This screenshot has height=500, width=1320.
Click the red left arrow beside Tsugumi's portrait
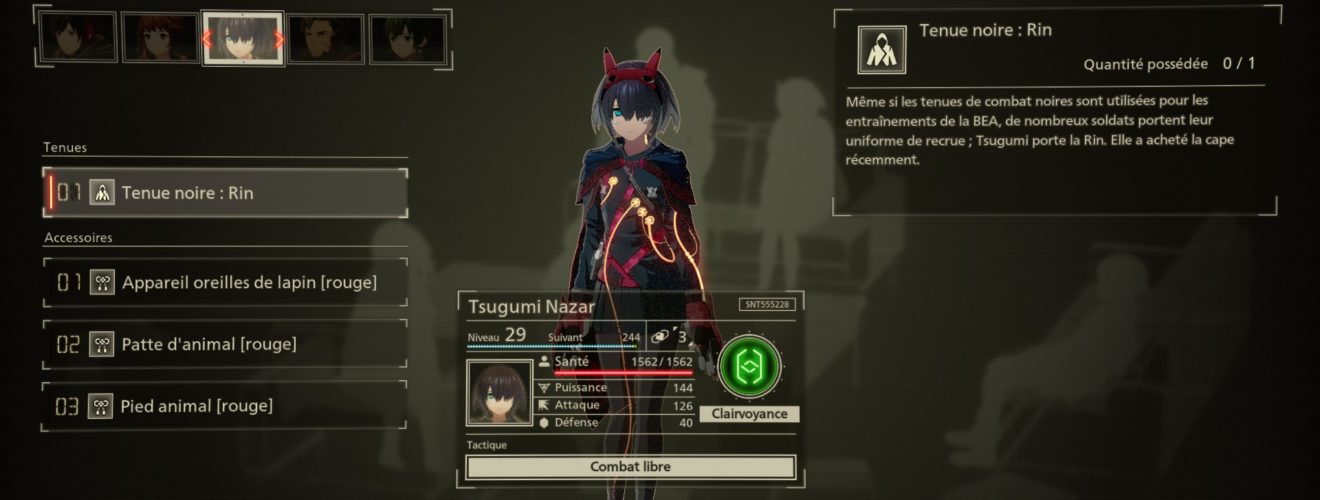click(x=207, y=40)
